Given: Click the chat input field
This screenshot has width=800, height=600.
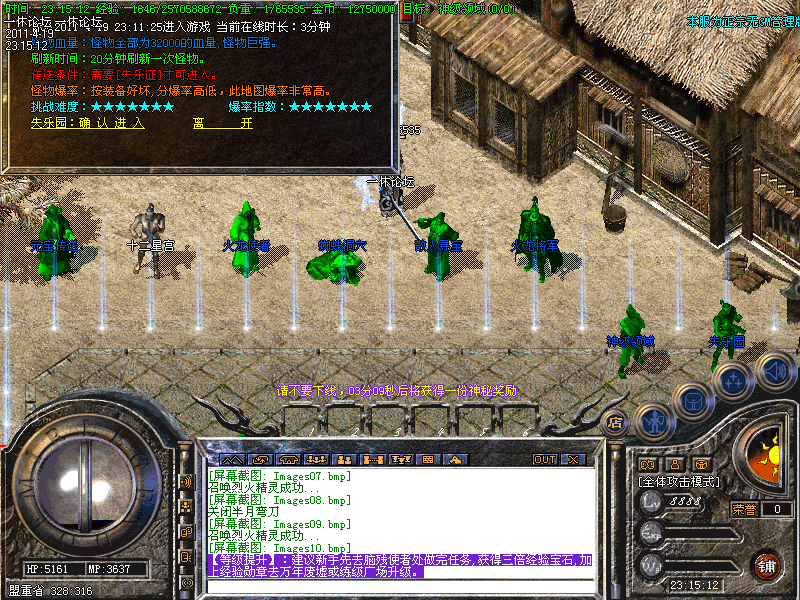Looking at the screenshot, I should [400, 585].
